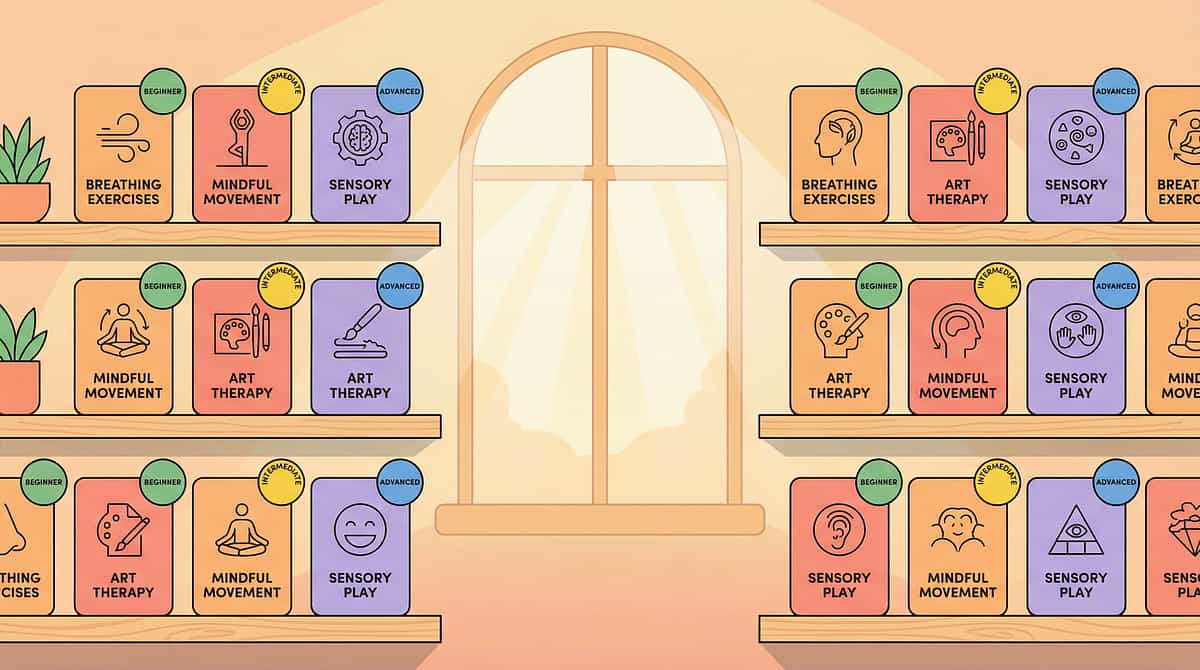The width and height of the screenshot is (1200, 670).
Task: Select the Intermediate Mindful Movement lotus-pose card
Action: [241, 546]
